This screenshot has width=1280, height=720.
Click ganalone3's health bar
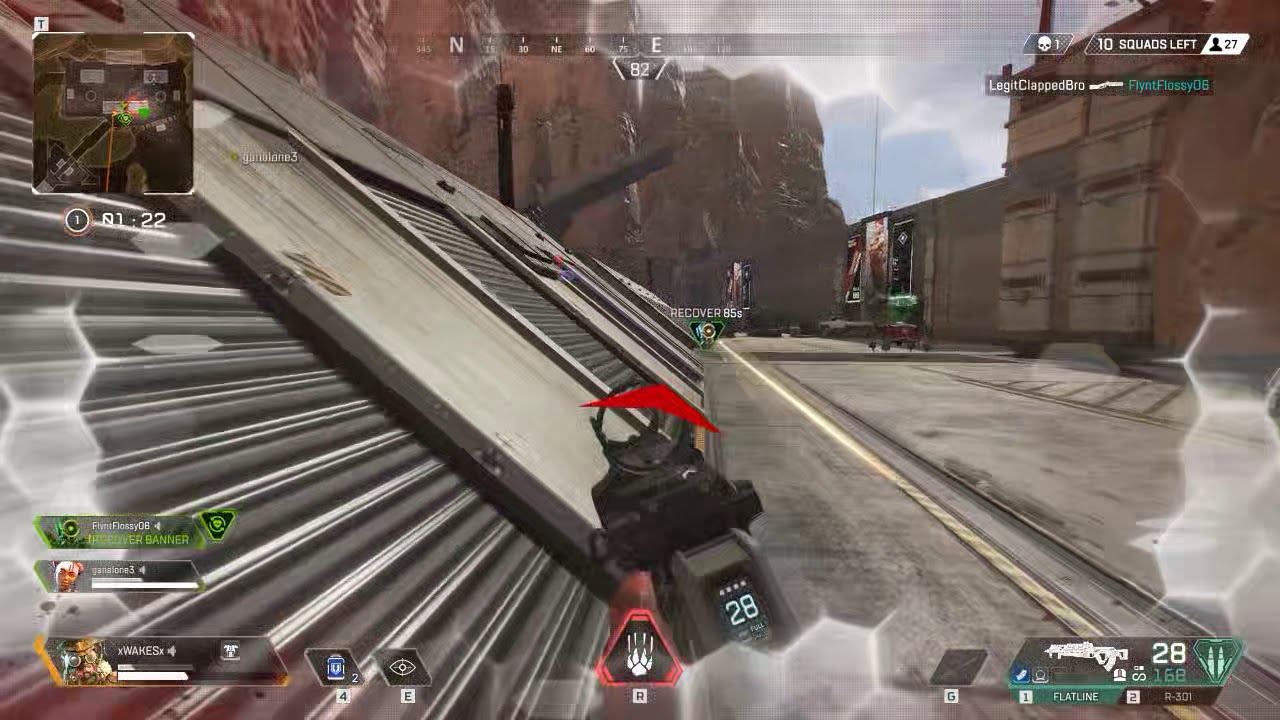(145, 583)
